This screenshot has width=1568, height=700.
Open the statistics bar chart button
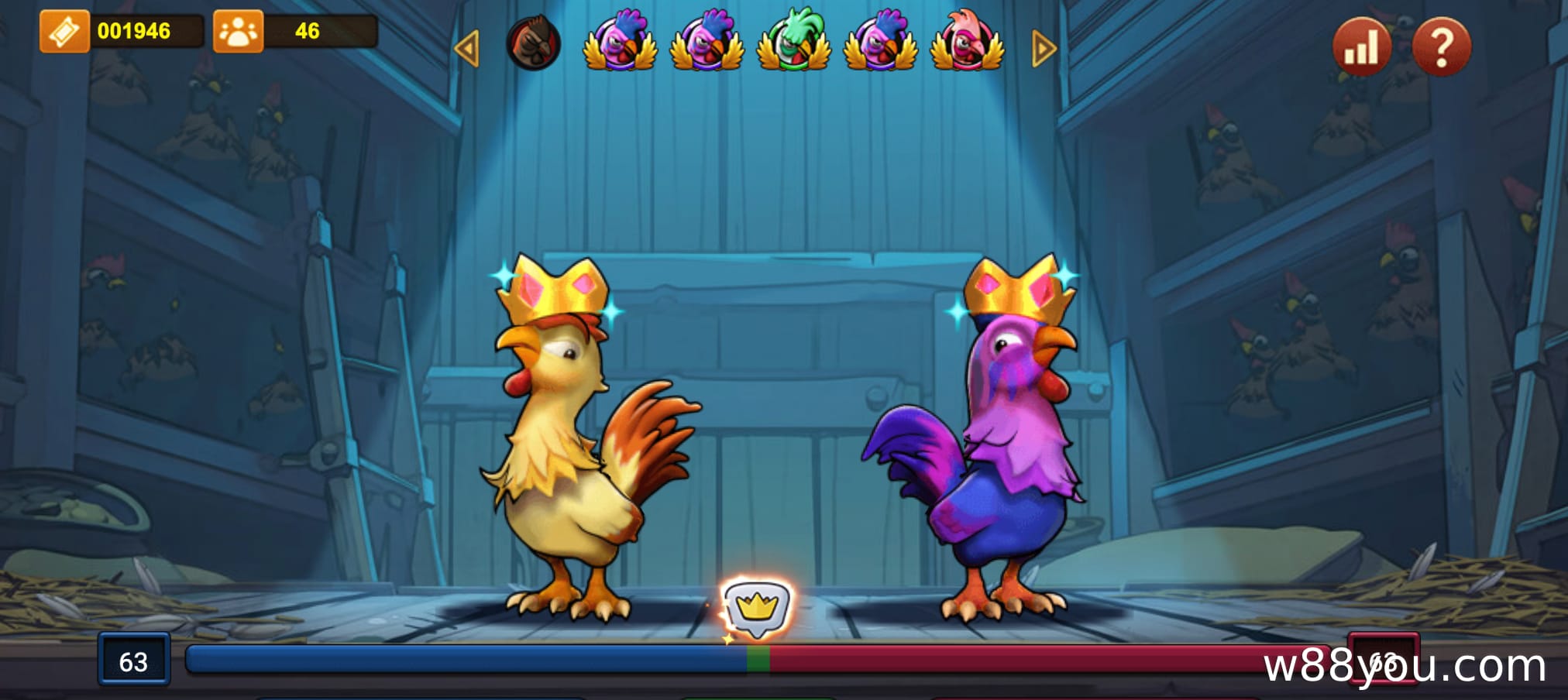point(1361,47)
